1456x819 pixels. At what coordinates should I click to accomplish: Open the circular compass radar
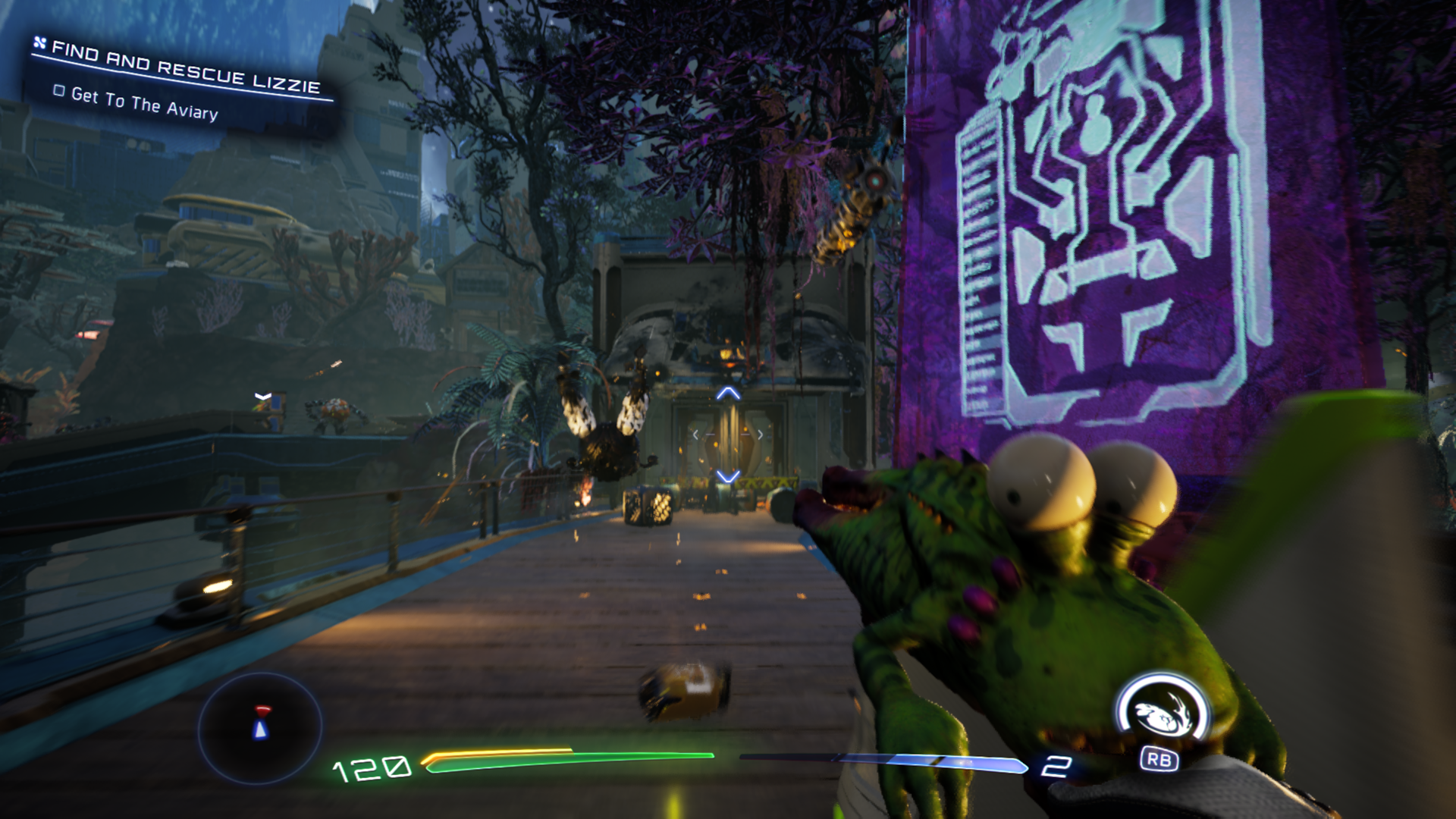point(260,726)
